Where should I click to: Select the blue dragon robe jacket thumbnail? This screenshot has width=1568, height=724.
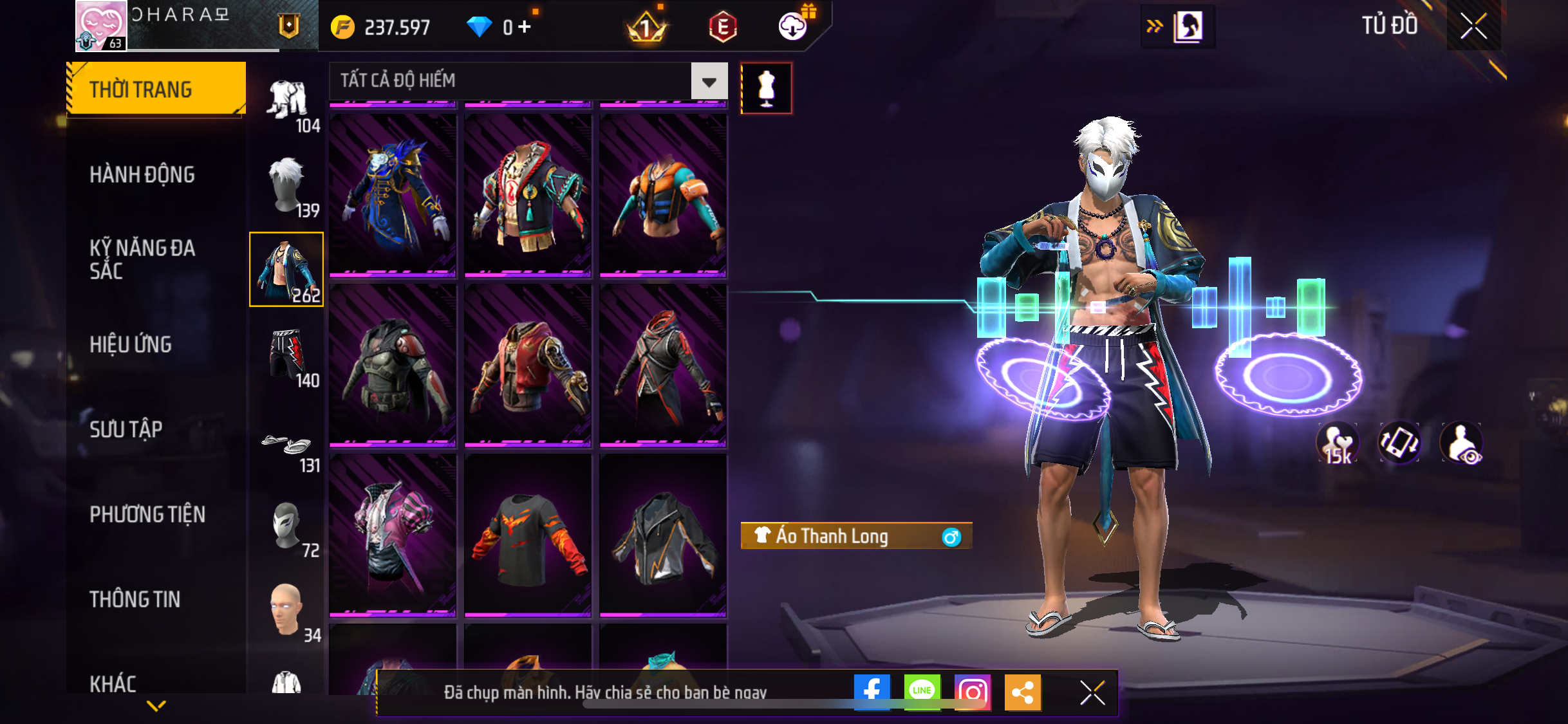(393, 194)
